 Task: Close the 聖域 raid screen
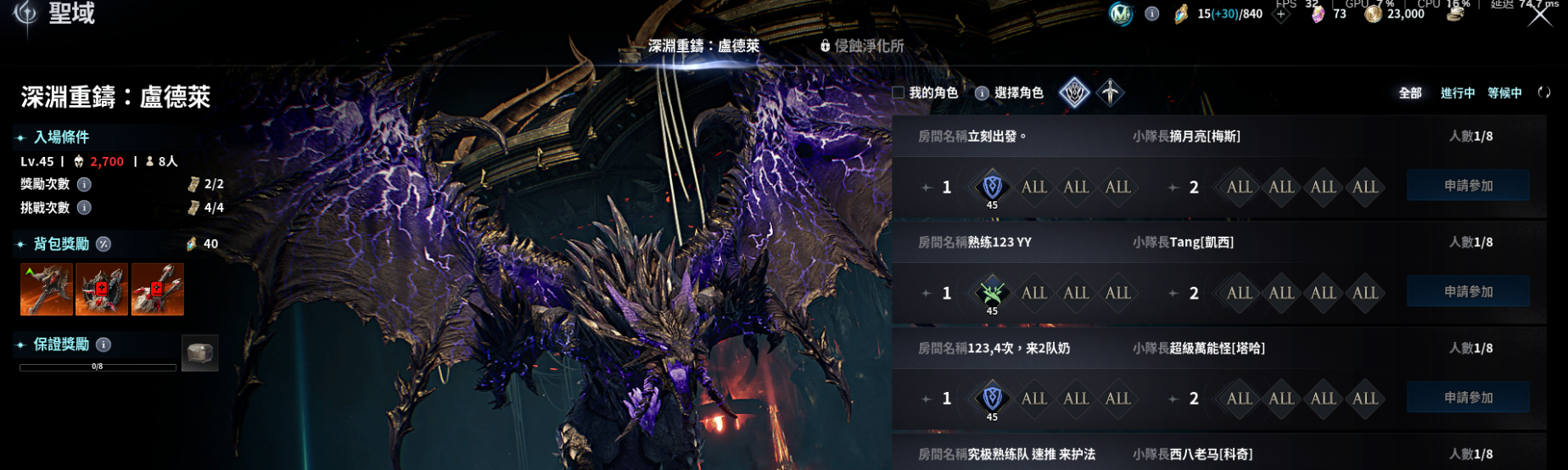pos(1539,14)
